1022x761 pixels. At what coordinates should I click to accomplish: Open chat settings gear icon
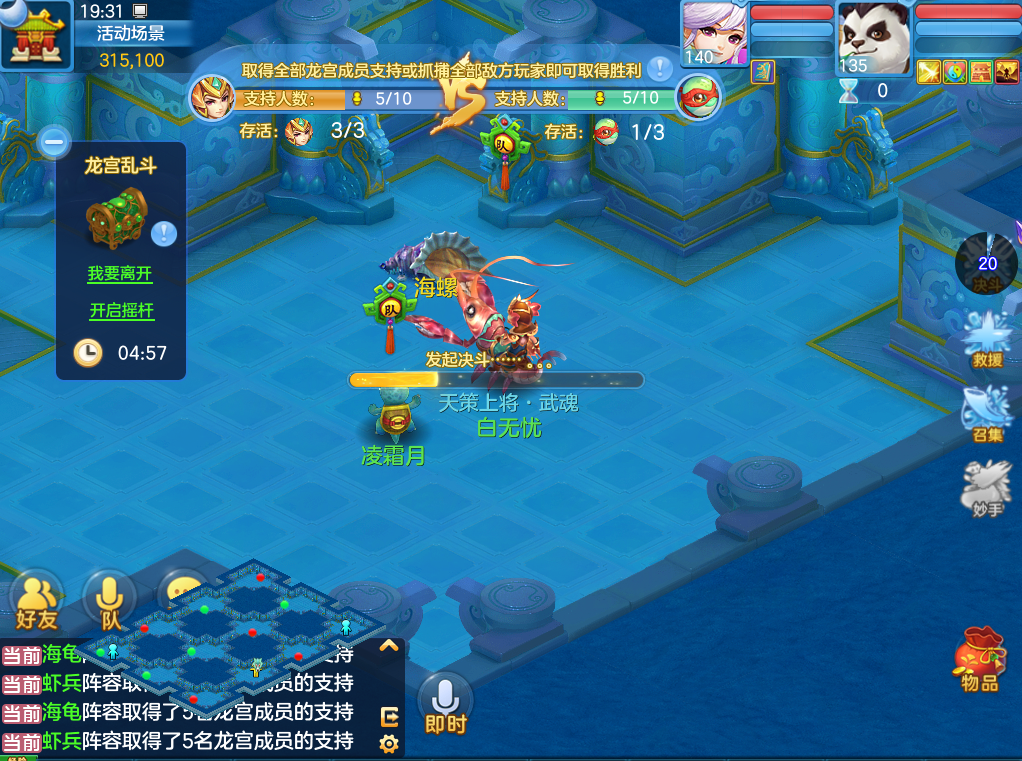[x=389, y=743]
